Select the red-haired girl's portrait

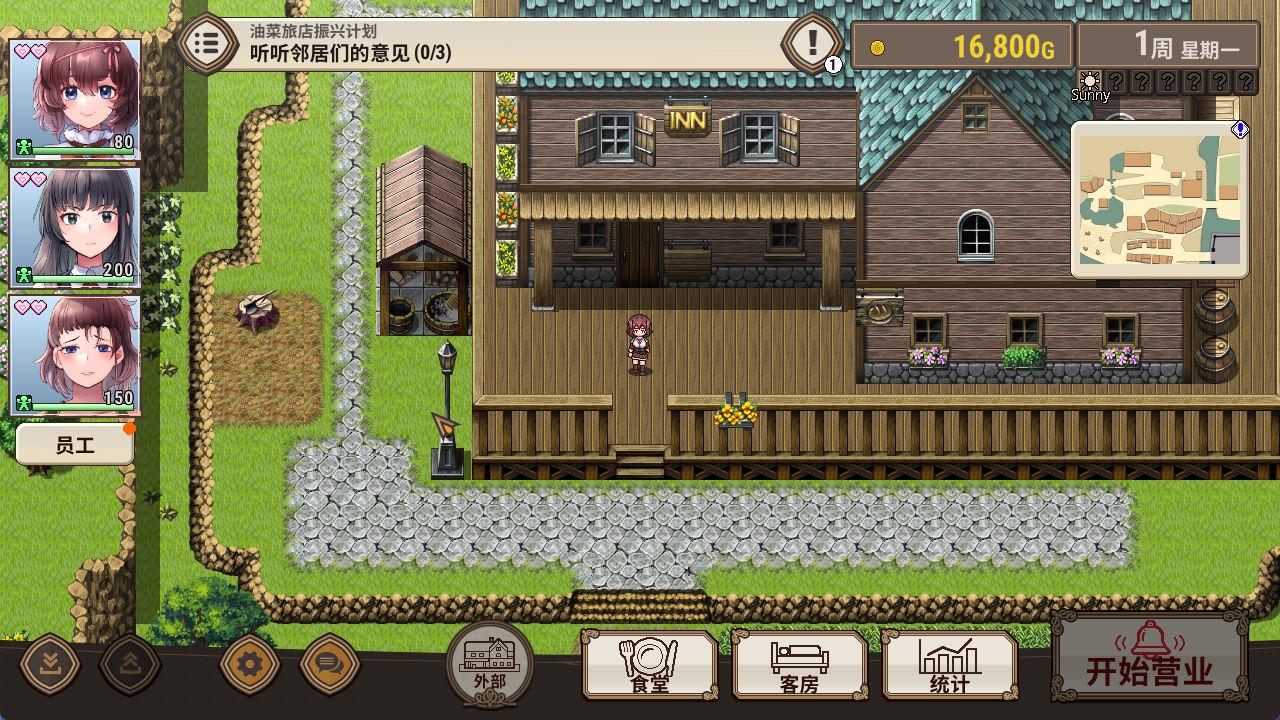(75, 98)
